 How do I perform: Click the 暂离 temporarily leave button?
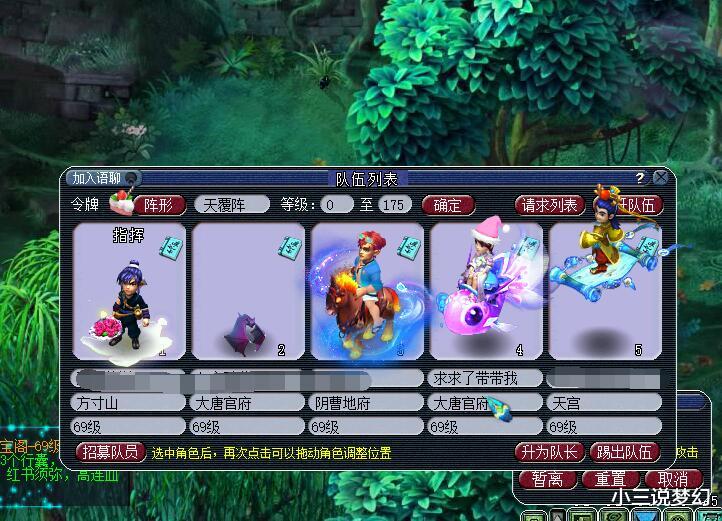point(549,479)
